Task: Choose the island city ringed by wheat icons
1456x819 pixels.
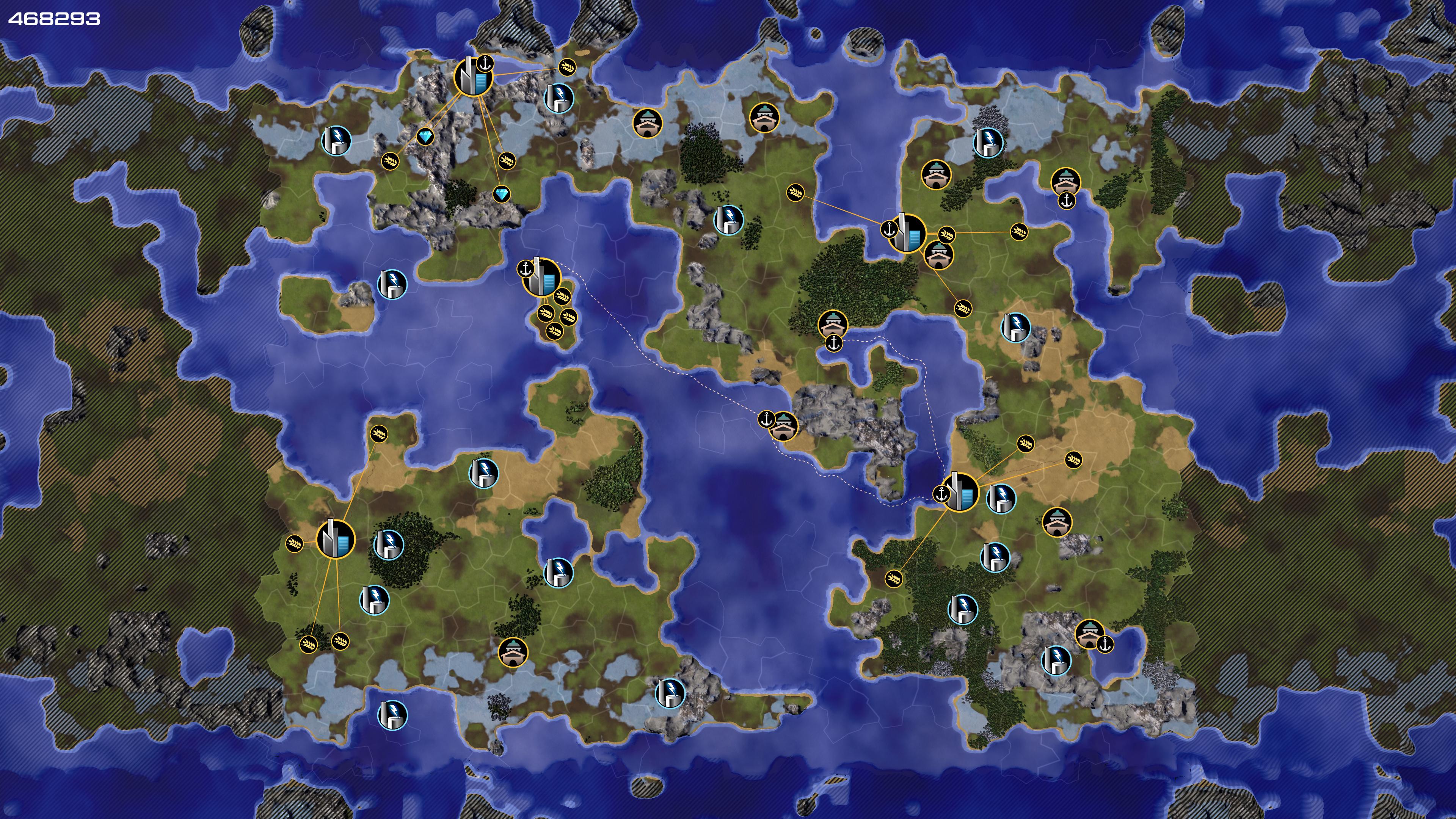Action: [541, 278]
